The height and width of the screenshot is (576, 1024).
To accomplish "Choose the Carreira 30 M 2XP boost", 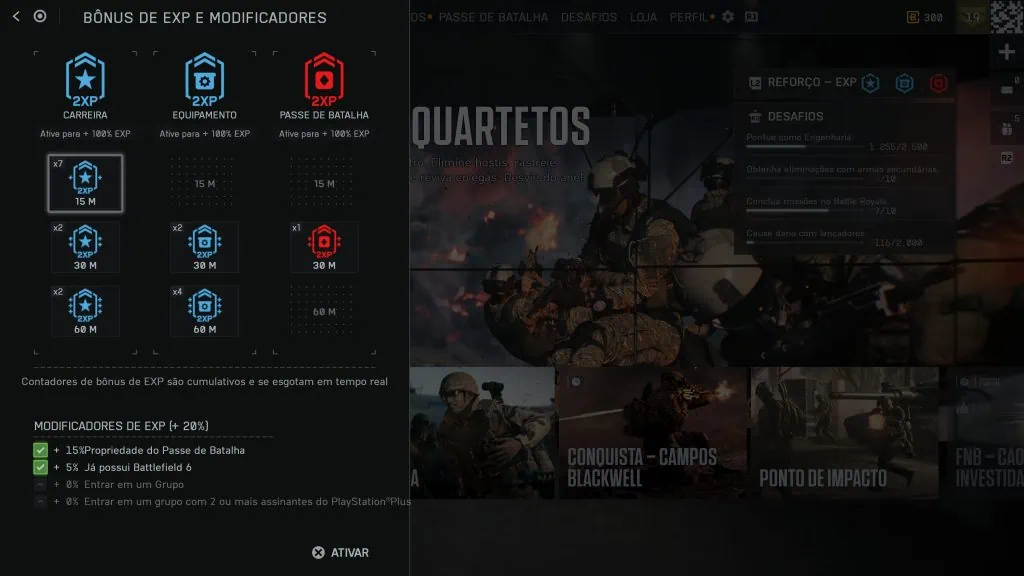I will (85, 247).
